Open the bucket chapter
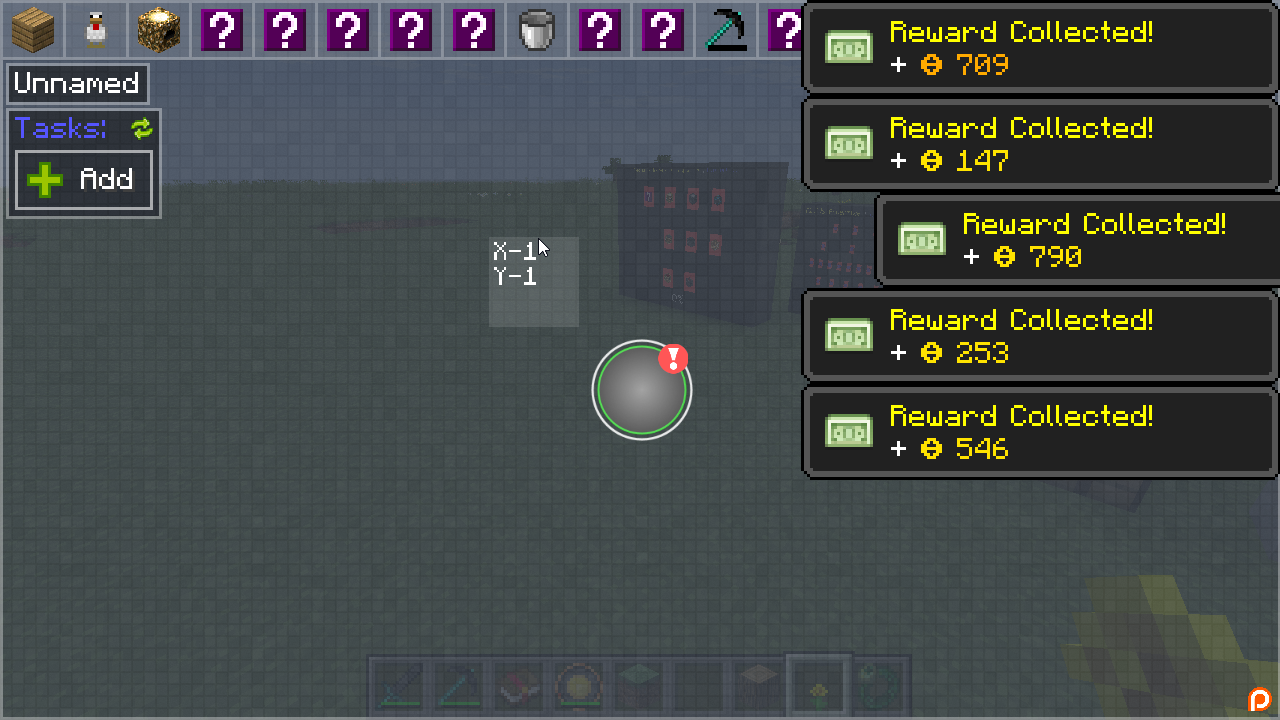 tap(537, 29)
